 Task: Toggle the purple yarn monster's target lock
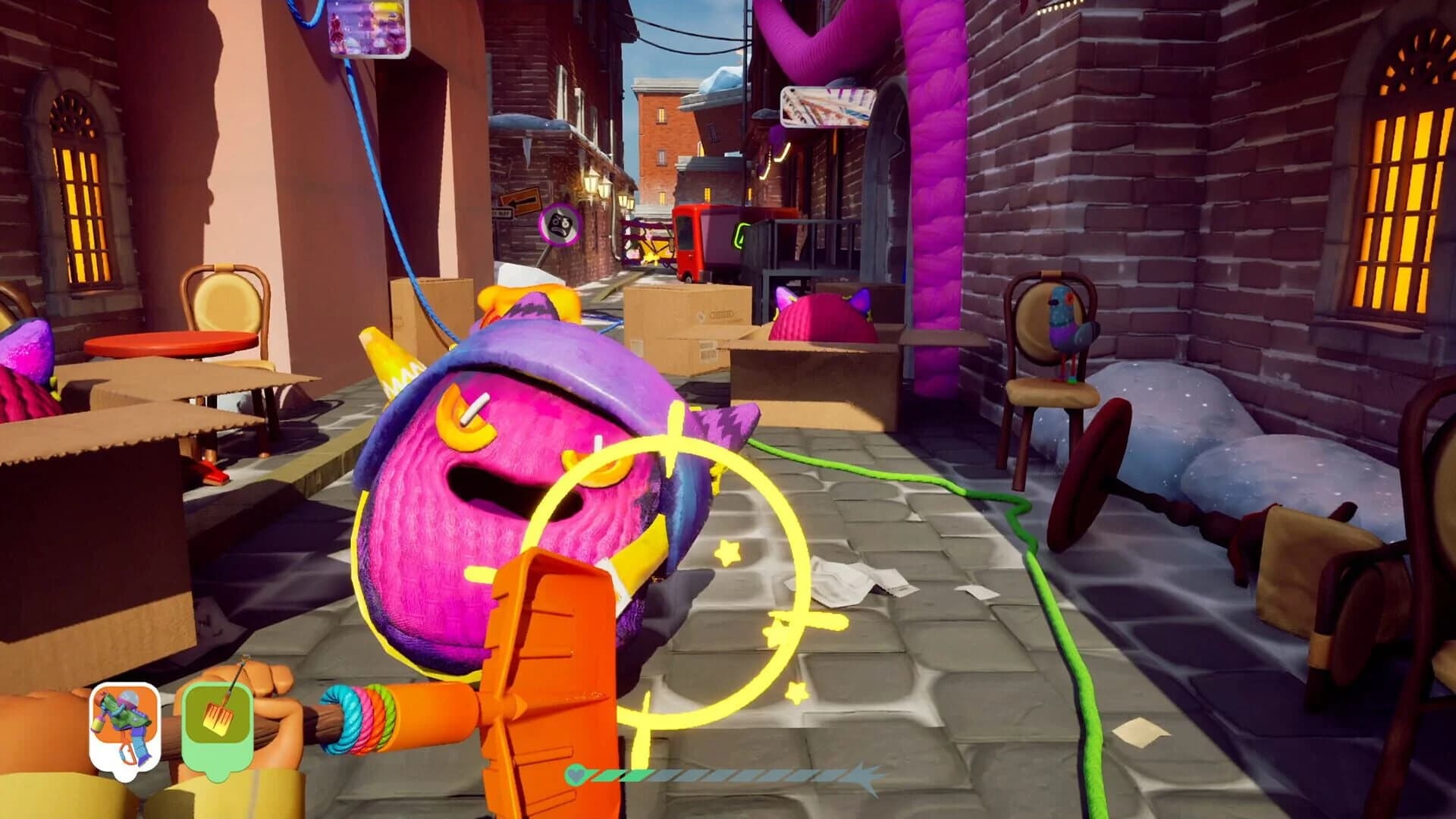click(531, 493)
